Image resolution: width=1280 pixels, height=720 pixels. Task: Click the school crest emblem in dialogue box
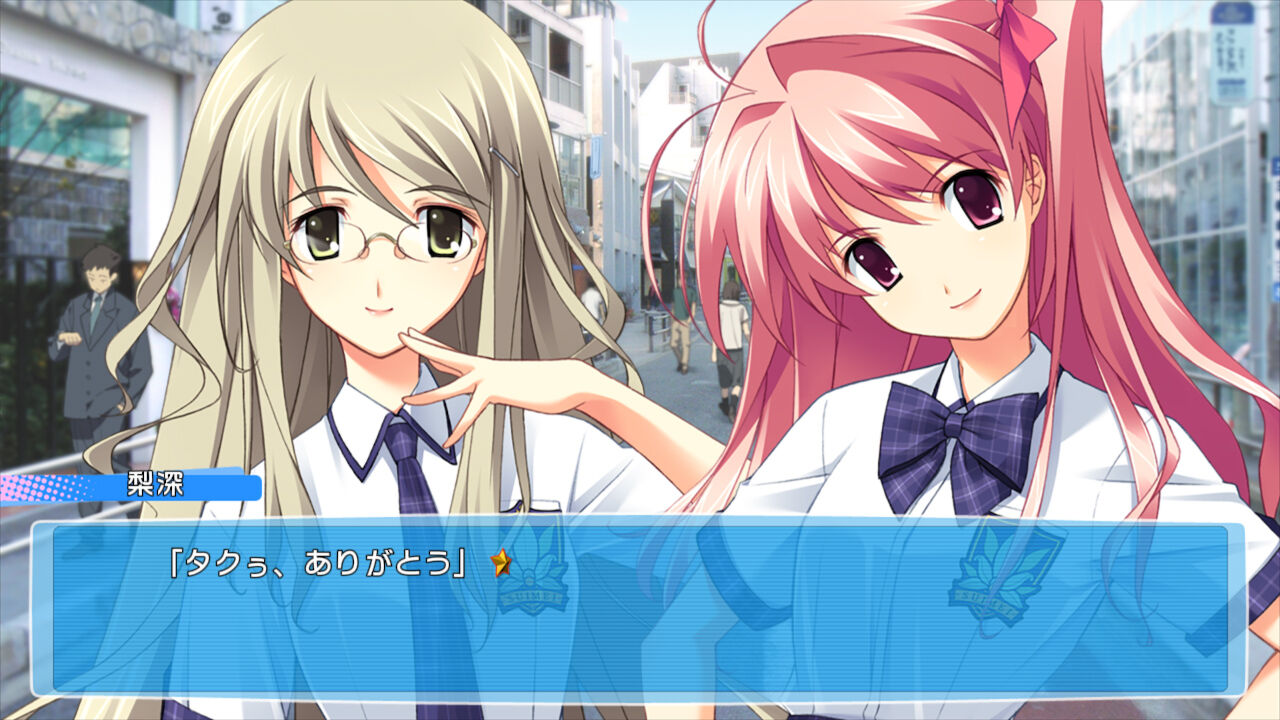[x=530, y=580]
